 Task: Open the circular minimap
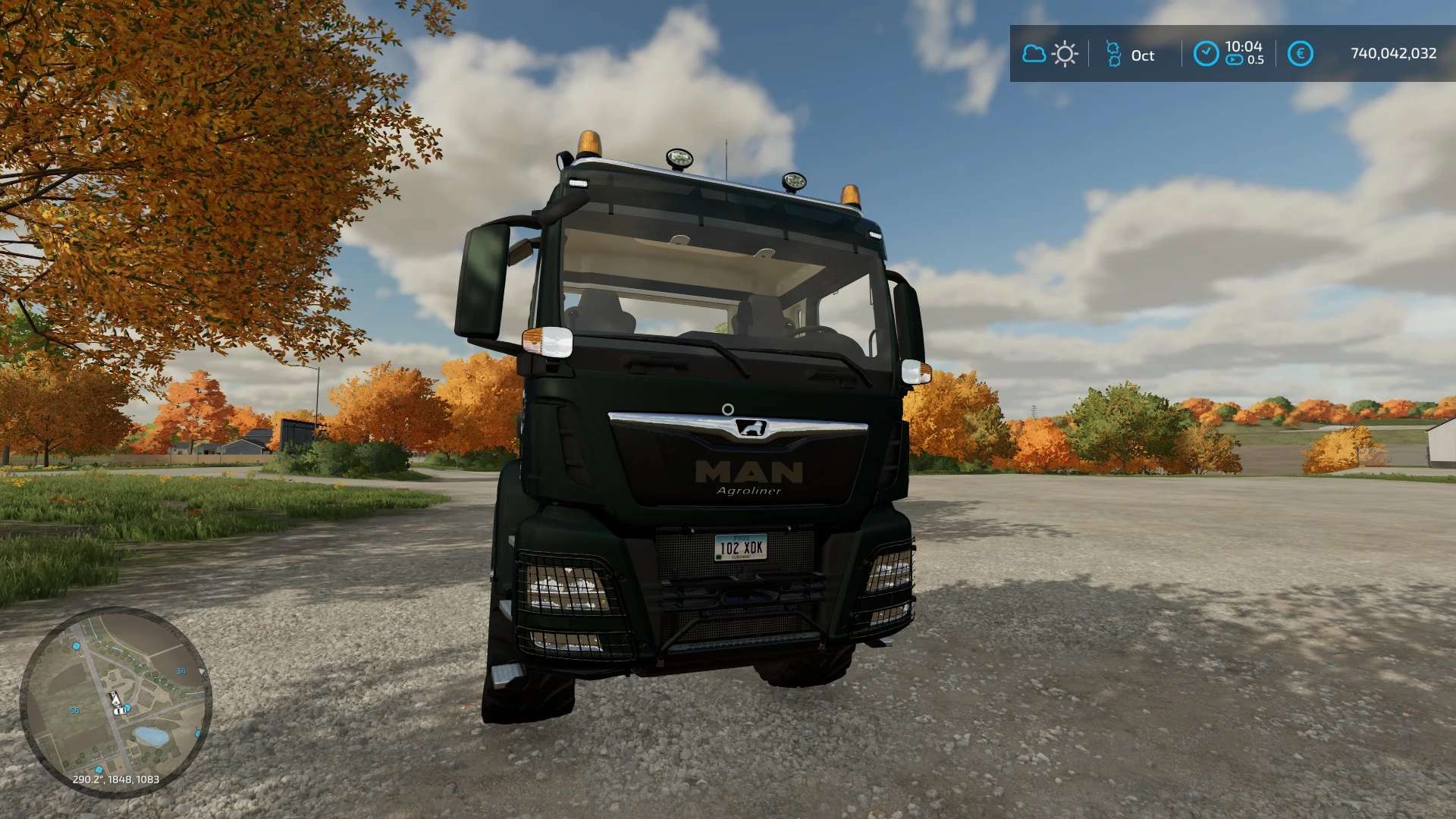115,702
